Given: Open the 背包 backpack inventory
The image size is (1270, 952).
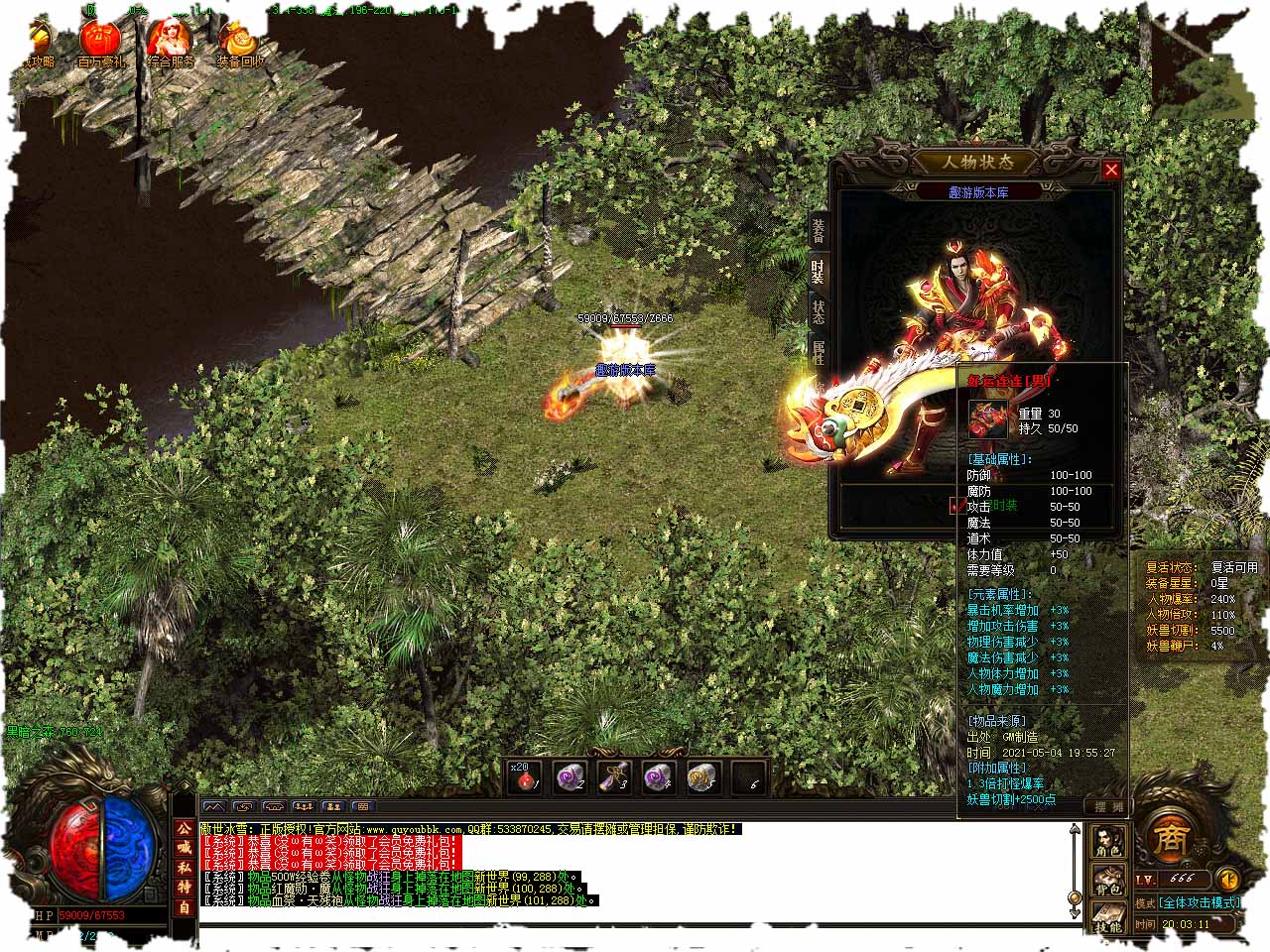Looking at the screenshot, I should (x=1107, y=882).
